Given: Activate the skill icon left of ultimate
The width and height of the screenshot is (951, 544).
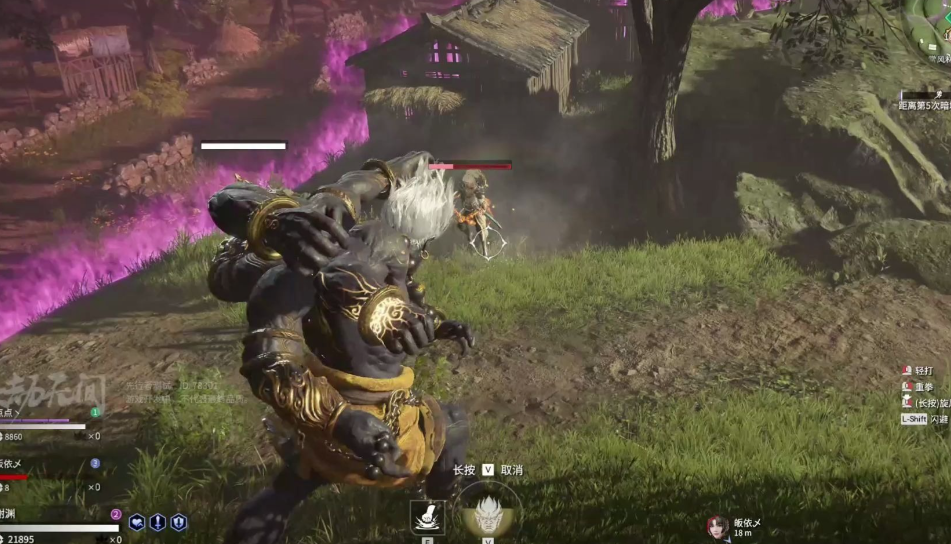Looking at the screenshot, I should pos(427,517).
